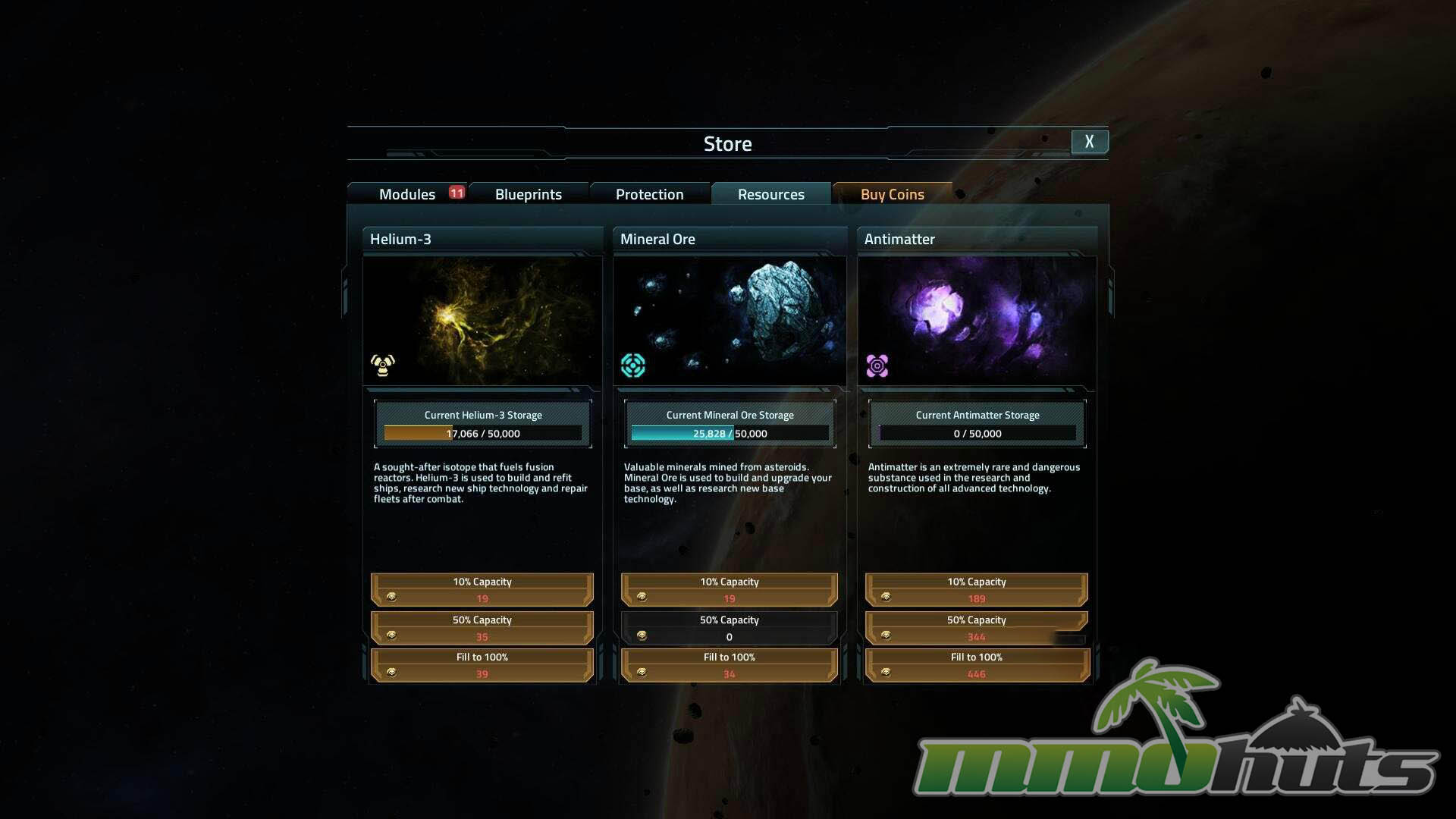
Task: Buy 10% Capacity of Helium-3
Action: (482, 590)
